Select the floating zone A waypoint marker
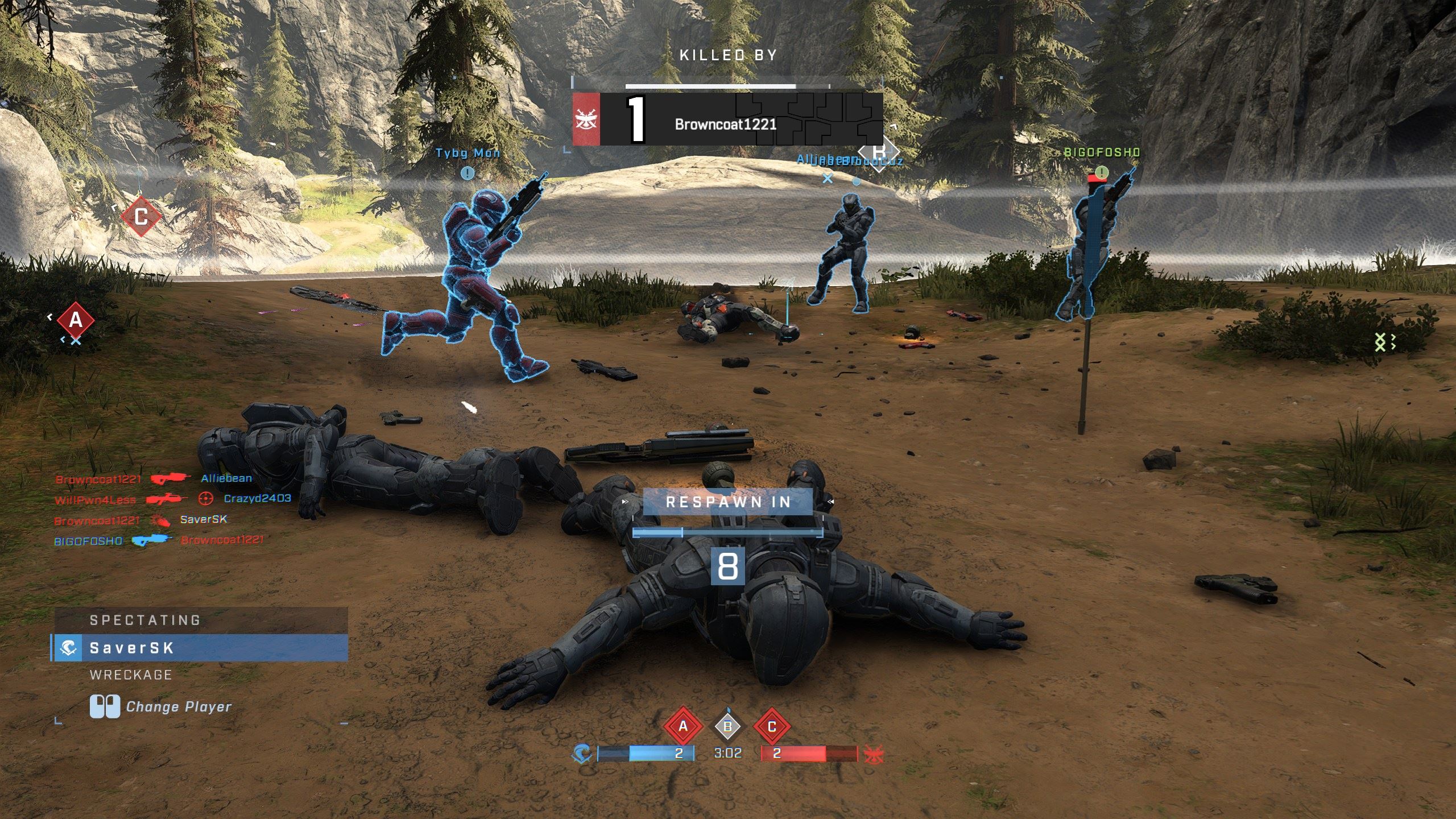Screen dimensions: 1456x819 (x=76, y=321)
